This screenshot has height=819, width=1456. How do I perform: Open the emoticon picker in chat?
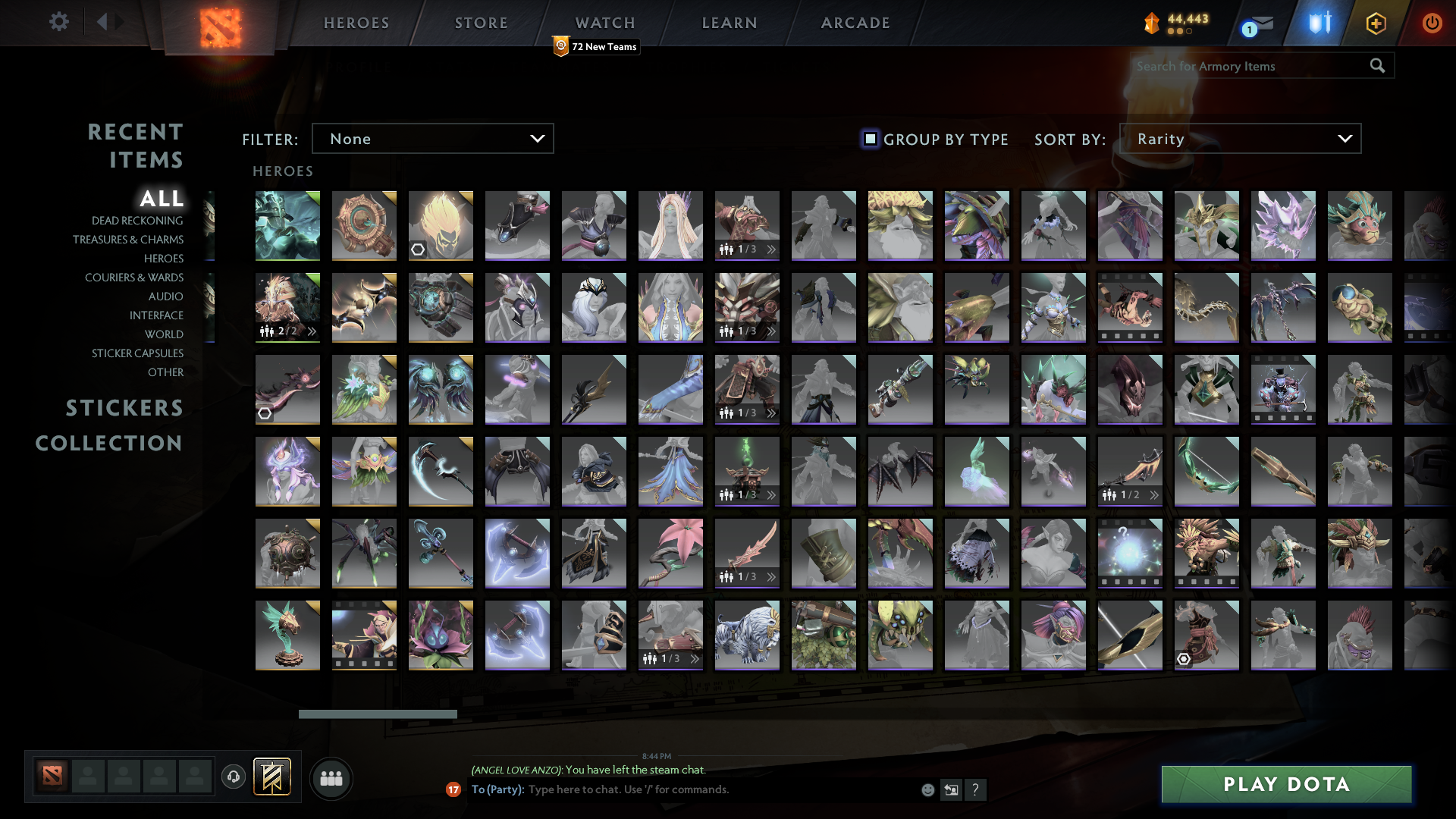927,789
